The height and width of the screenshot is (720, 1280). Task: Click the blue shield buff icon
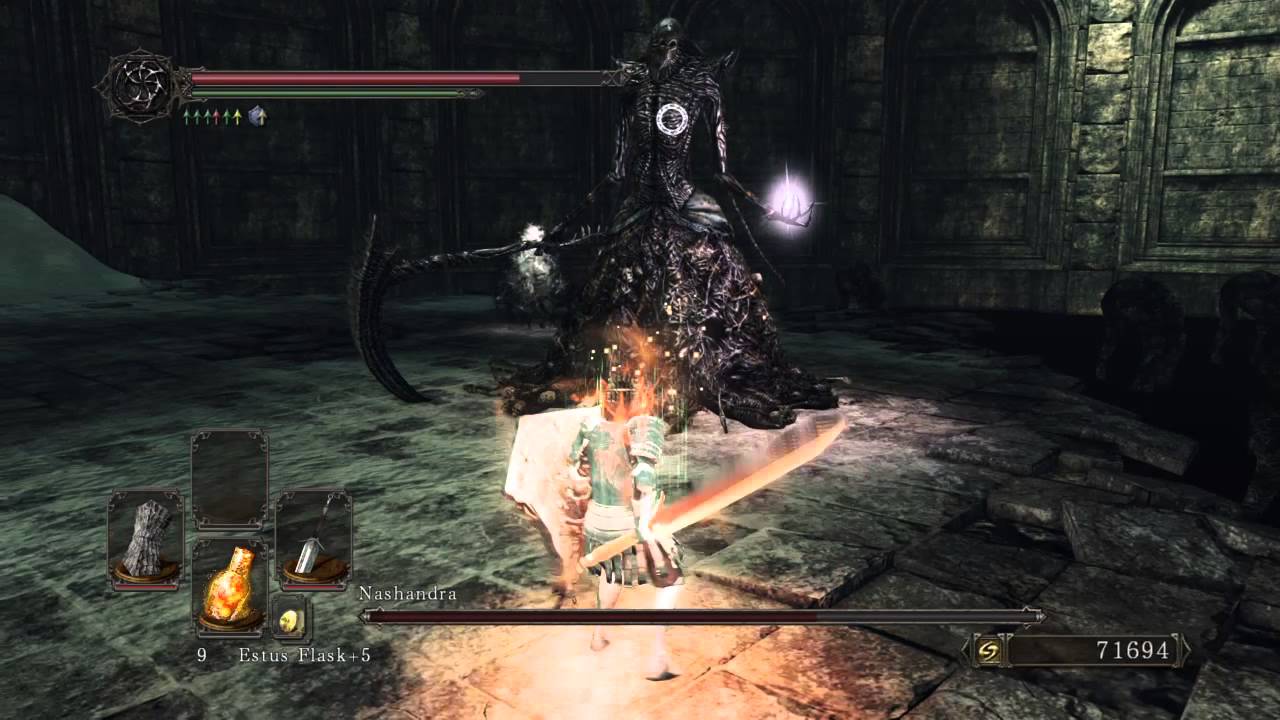coord(257,117)
